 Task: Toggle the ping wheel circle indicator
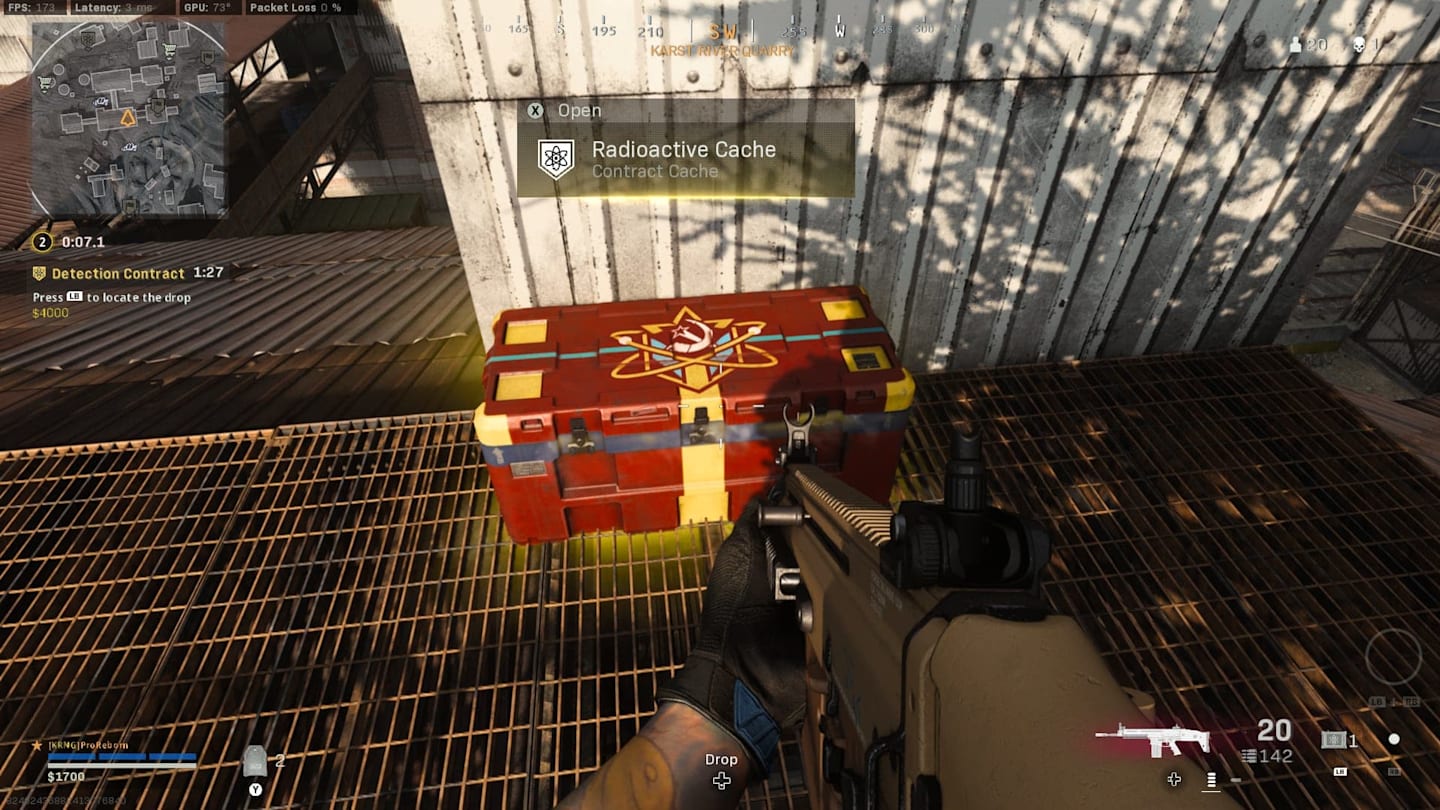1393,740
